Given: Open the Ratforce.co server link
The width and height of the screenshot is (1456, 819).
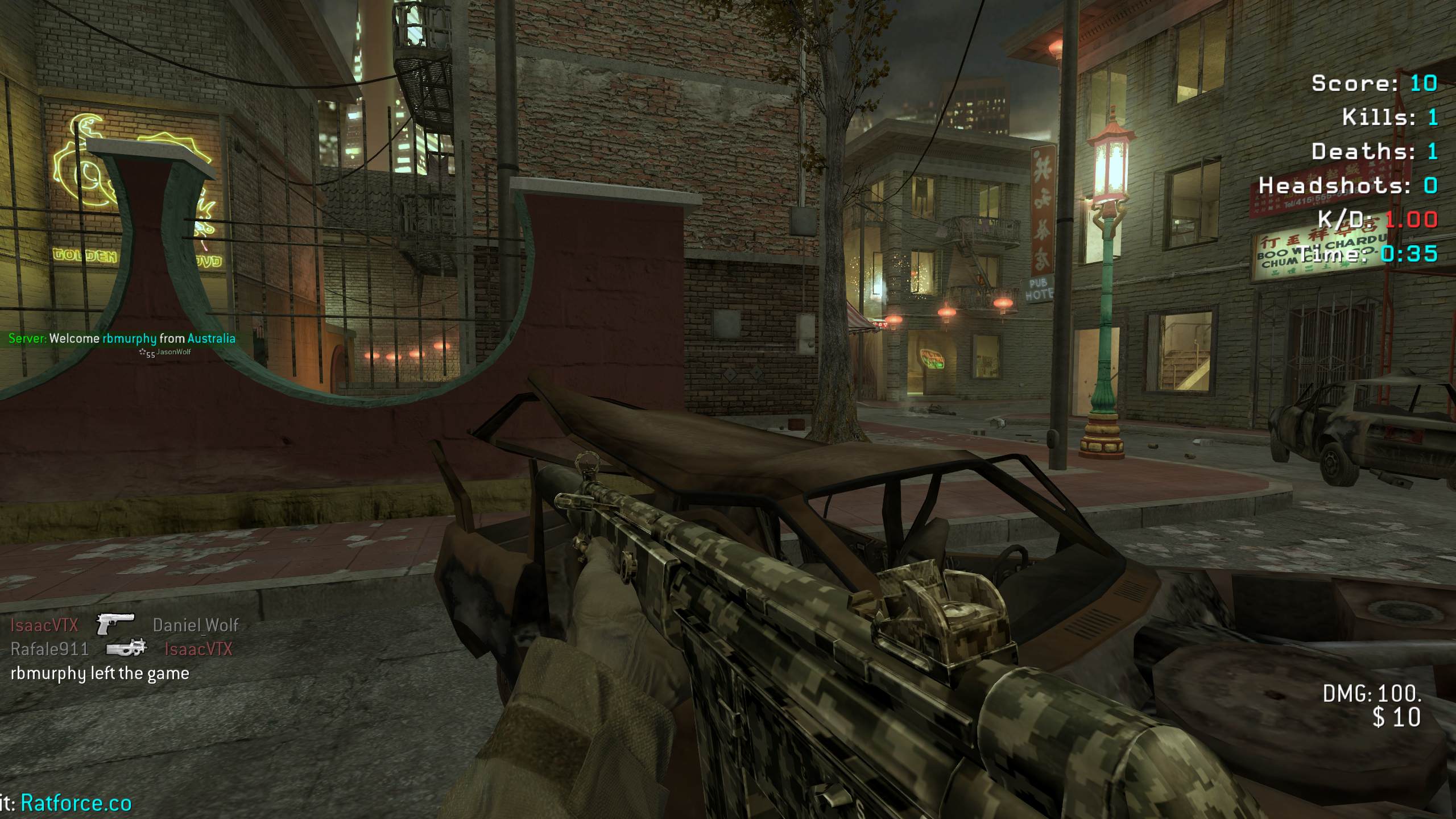Looking at the screenshot, I should coord(76,803).
